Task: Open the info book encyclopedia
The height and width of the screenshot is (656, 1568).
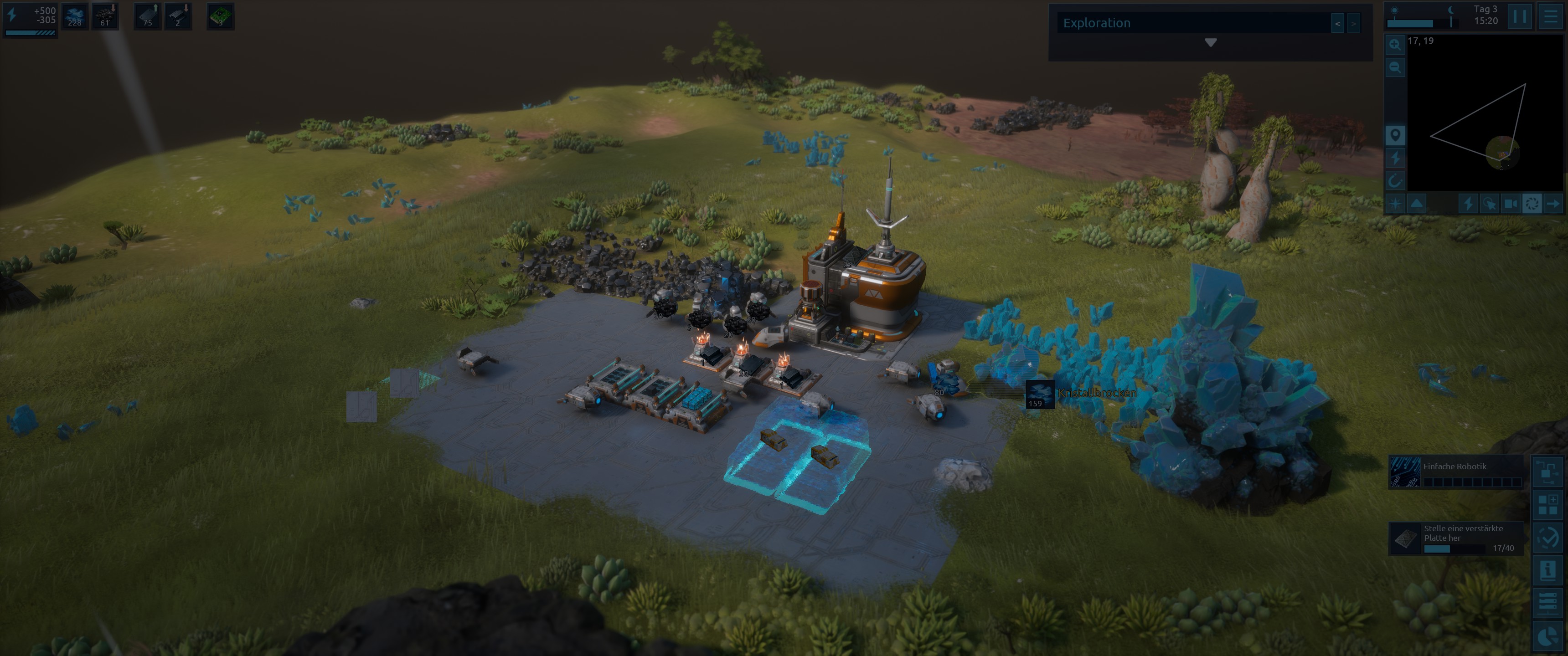Action: point(1547,570)
